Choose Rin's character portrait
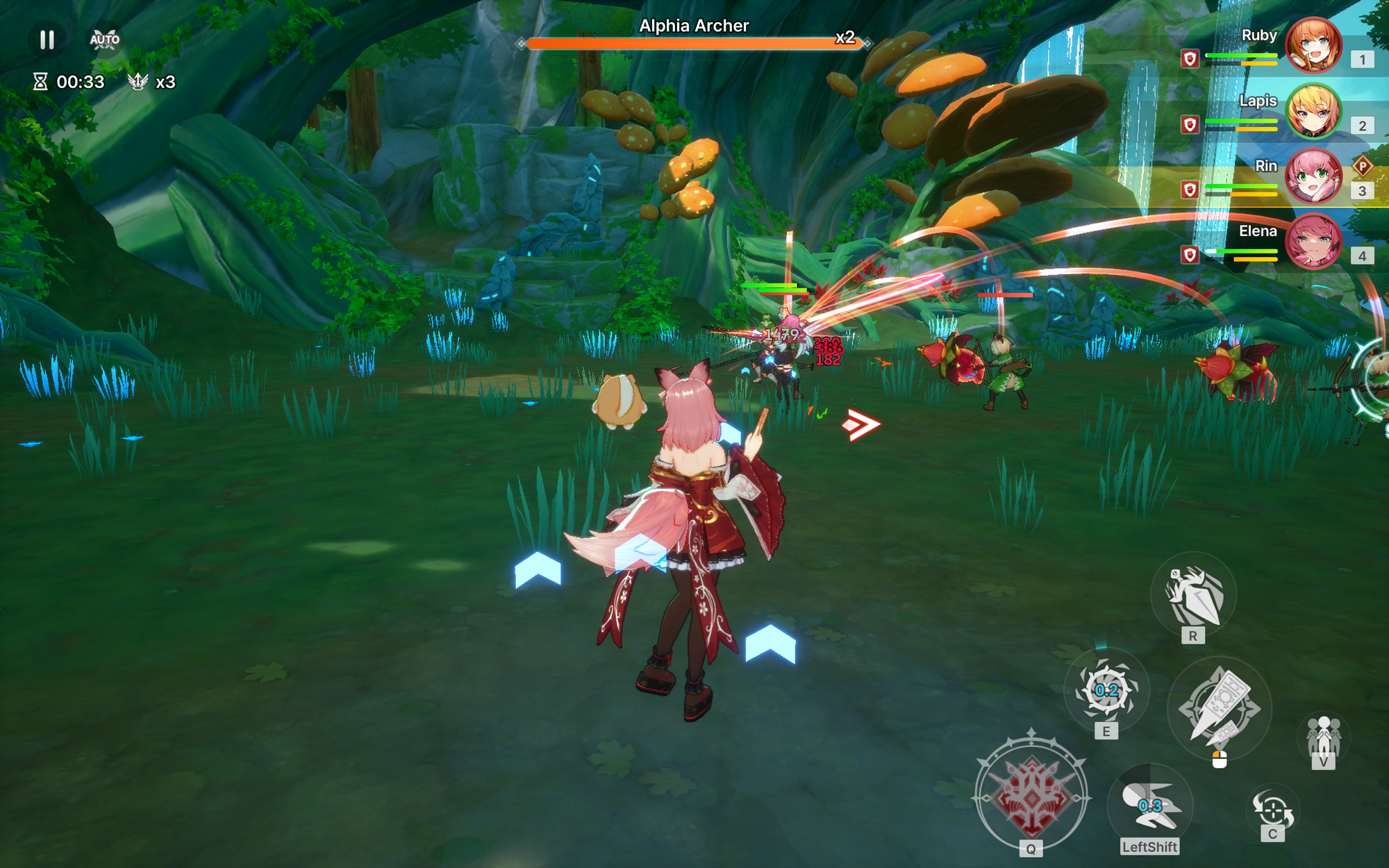Image resolution: width=1389 pixels, height=868 pixels. click(x=1313, y=176)
